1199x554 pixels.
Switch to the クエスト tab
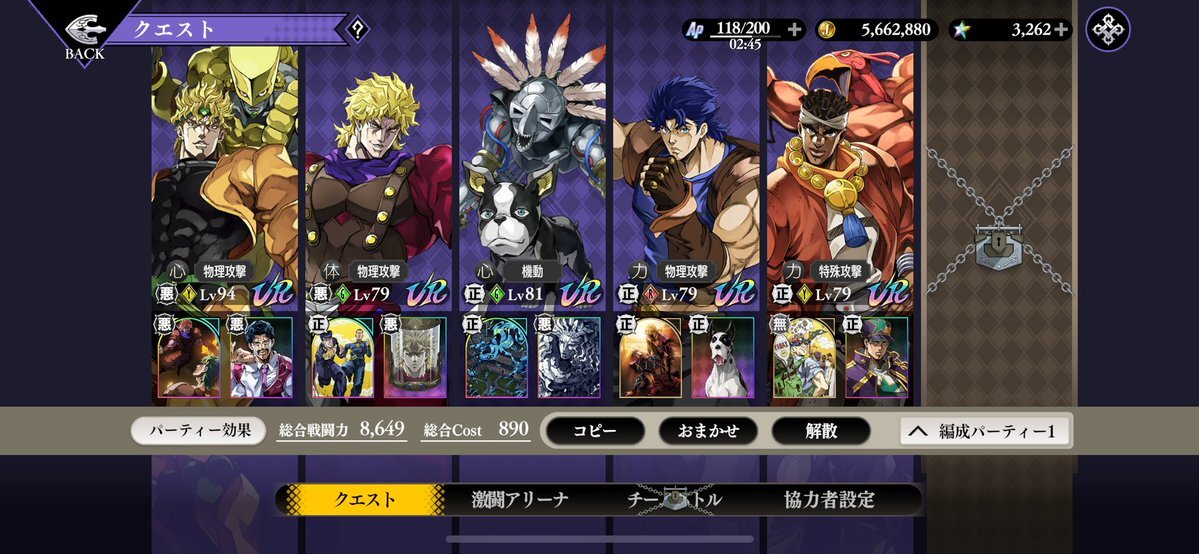(363, 499)
